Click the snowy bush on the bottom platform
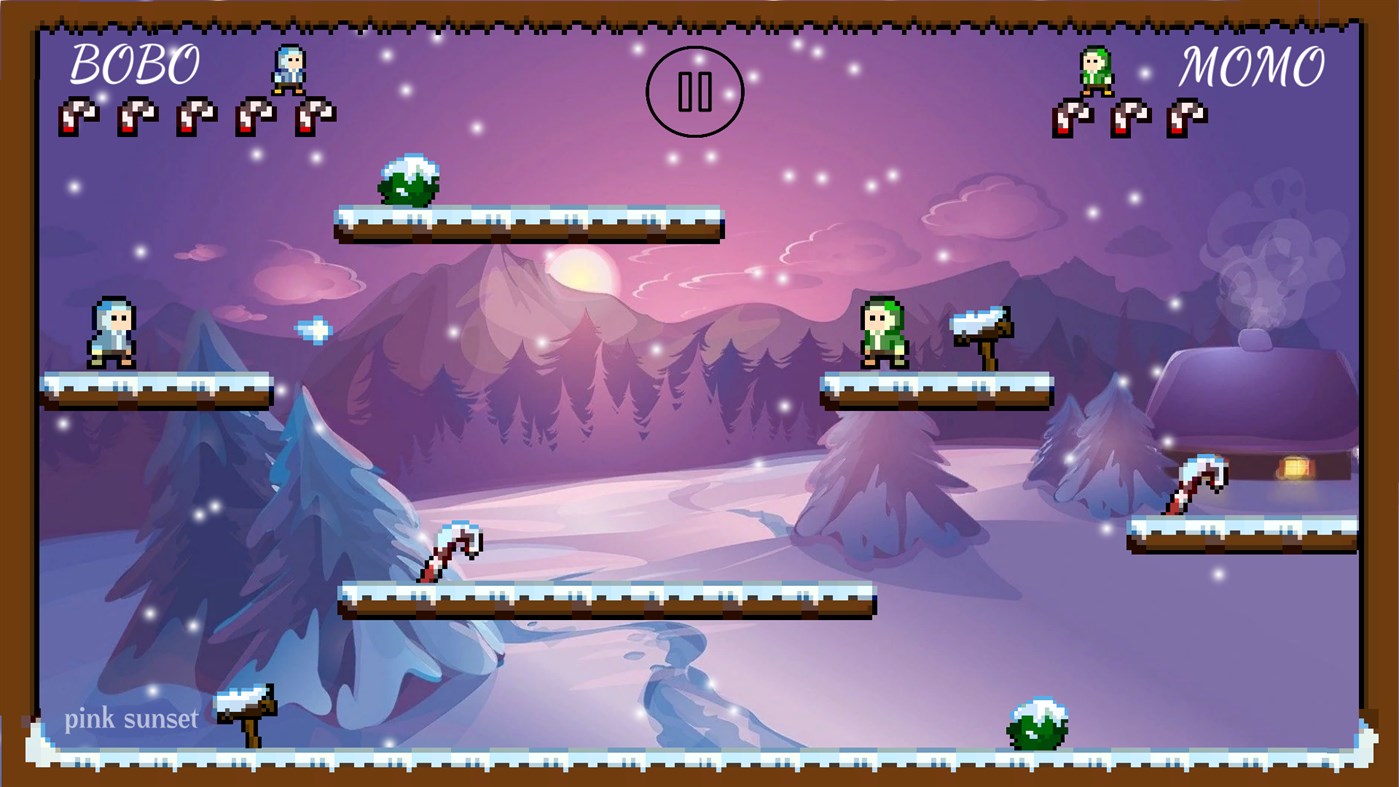Image resolution: width=1399 pixels, height=787 pixels. tap(1040, 722)
